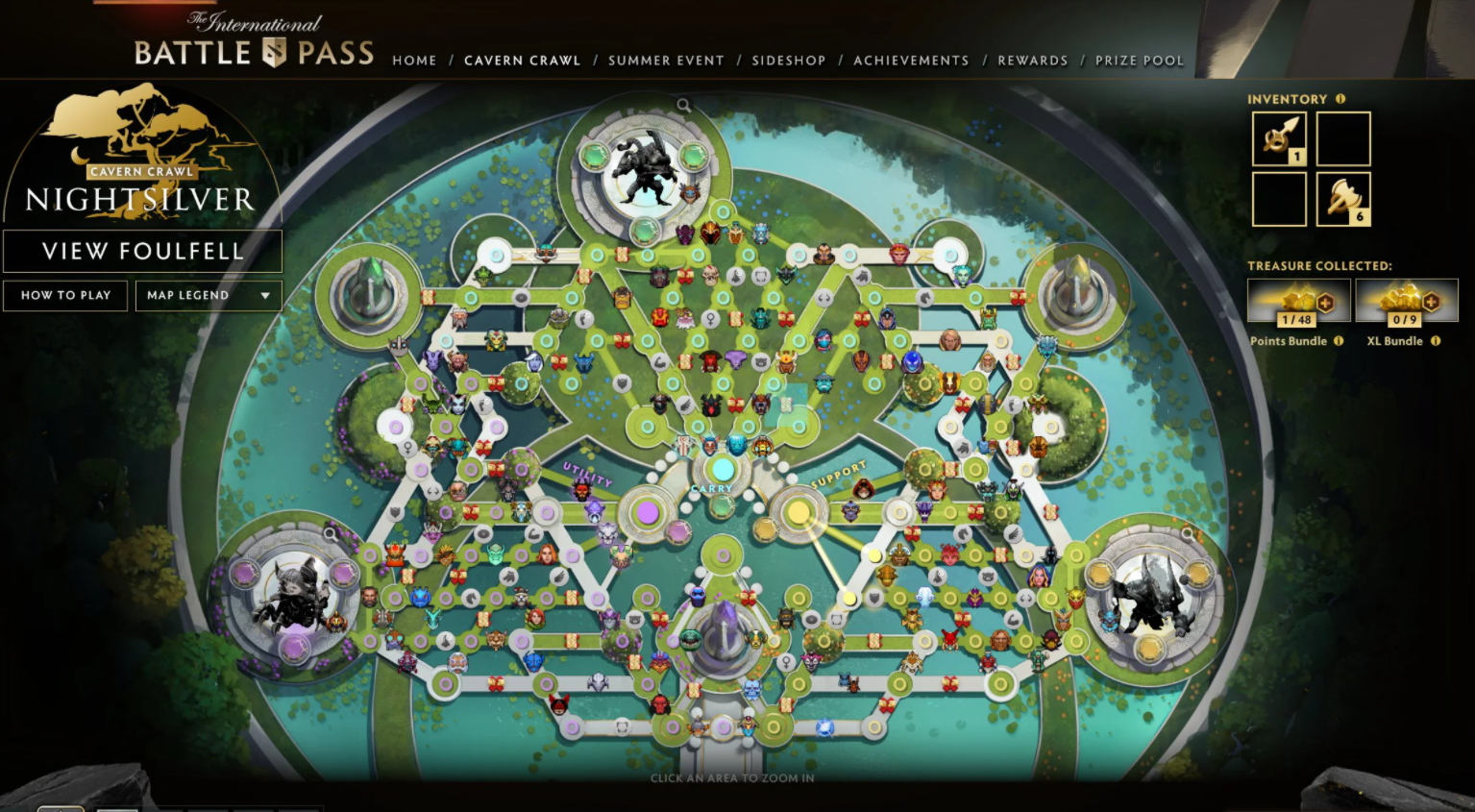Open the Home tab
Screen dimensions: 1475x812
(414, 61)
